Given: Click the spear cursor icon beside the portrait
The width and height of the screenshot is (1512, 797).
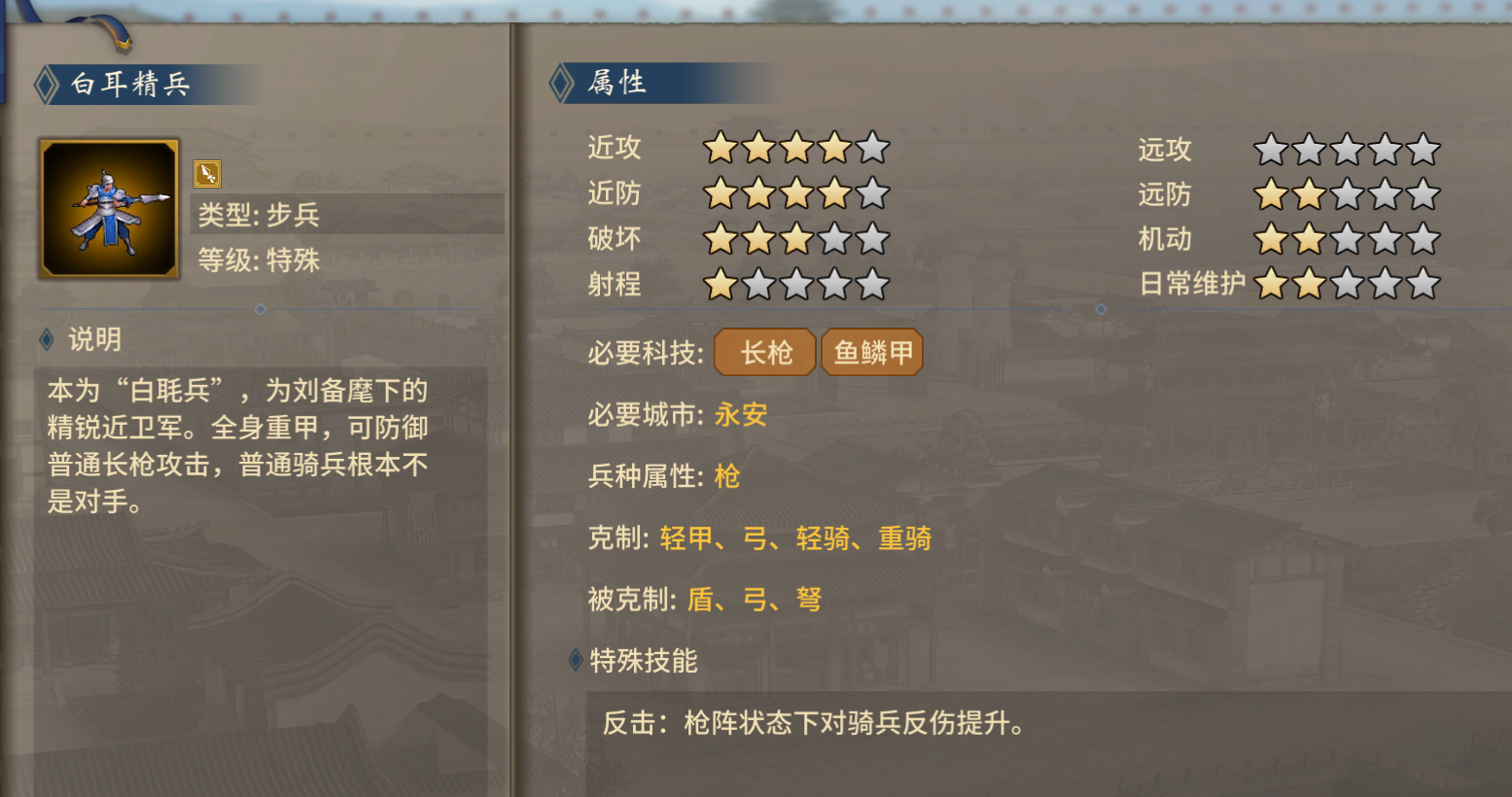Looking at the screenshot, I should [204, 173].
